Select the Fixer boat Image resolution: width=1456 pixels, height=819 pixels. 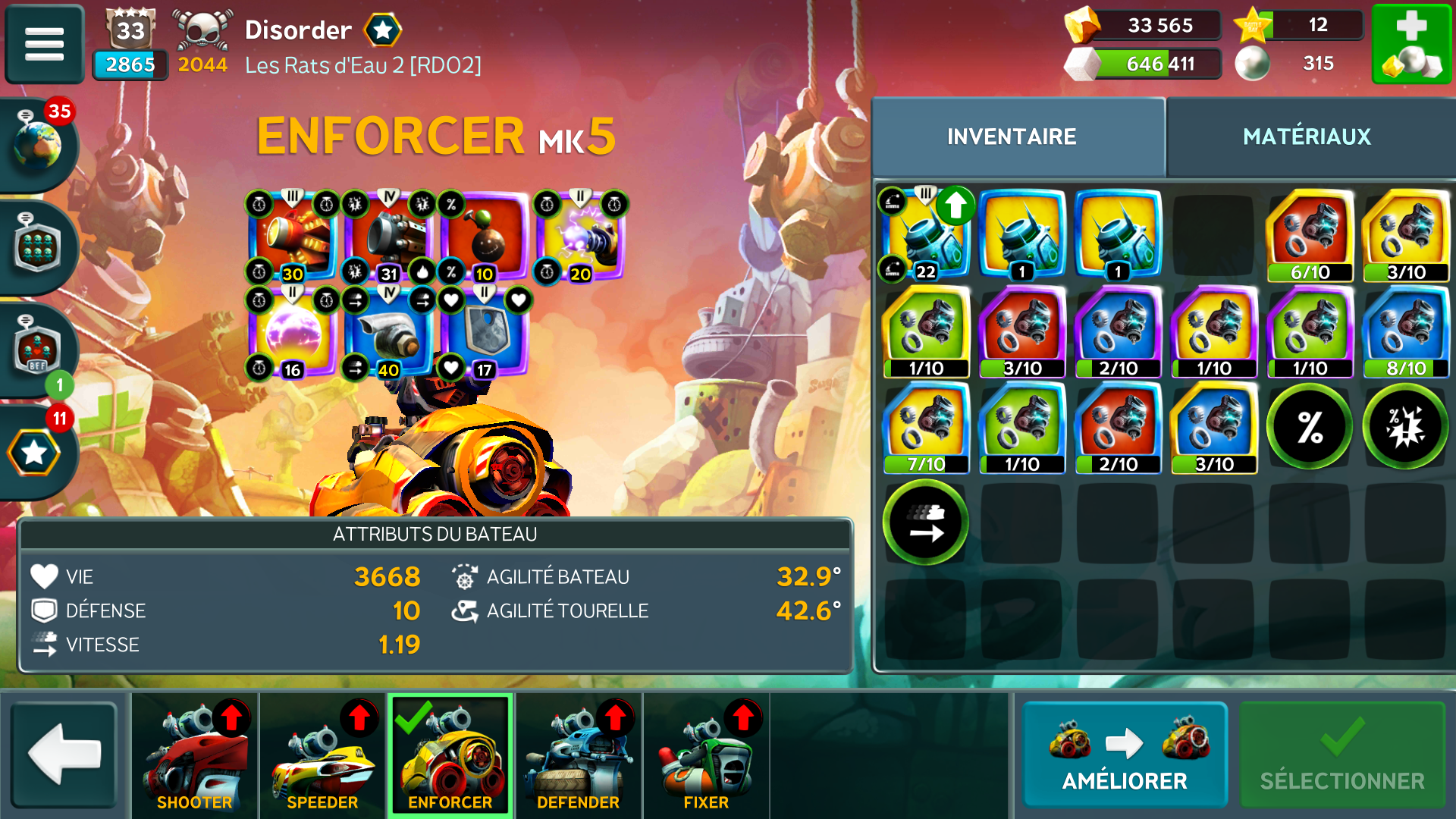click(x=706, y=755)
